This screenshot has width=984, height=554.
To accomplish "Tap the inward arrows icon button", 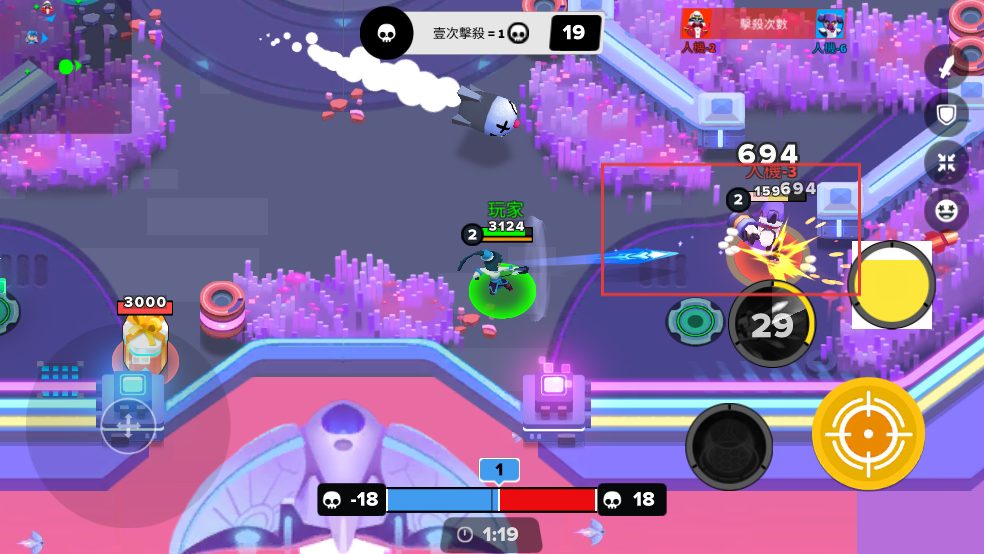I will (x=945, y=162).
